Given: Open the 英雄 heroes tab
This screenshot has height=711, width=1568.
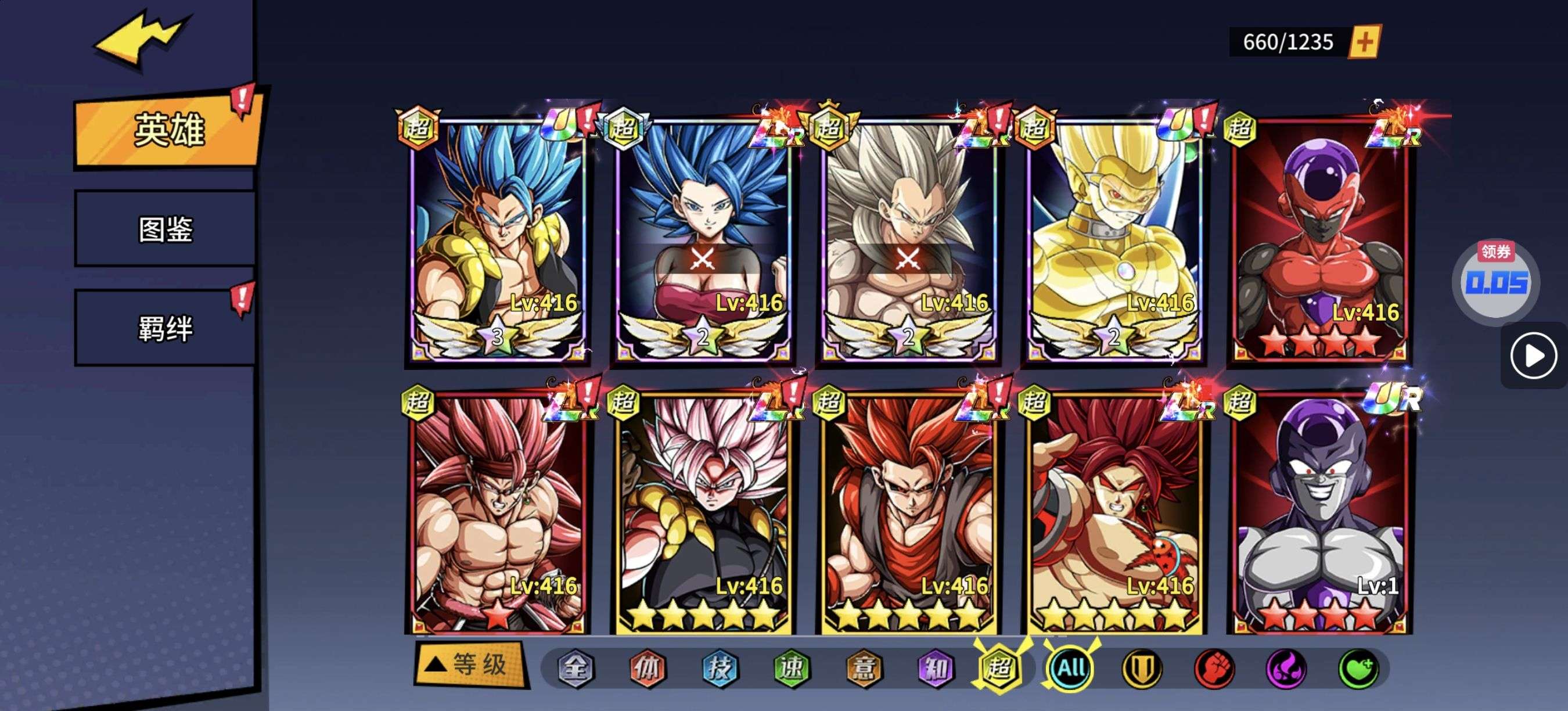Looking at the screenshot, I should 167,130.
